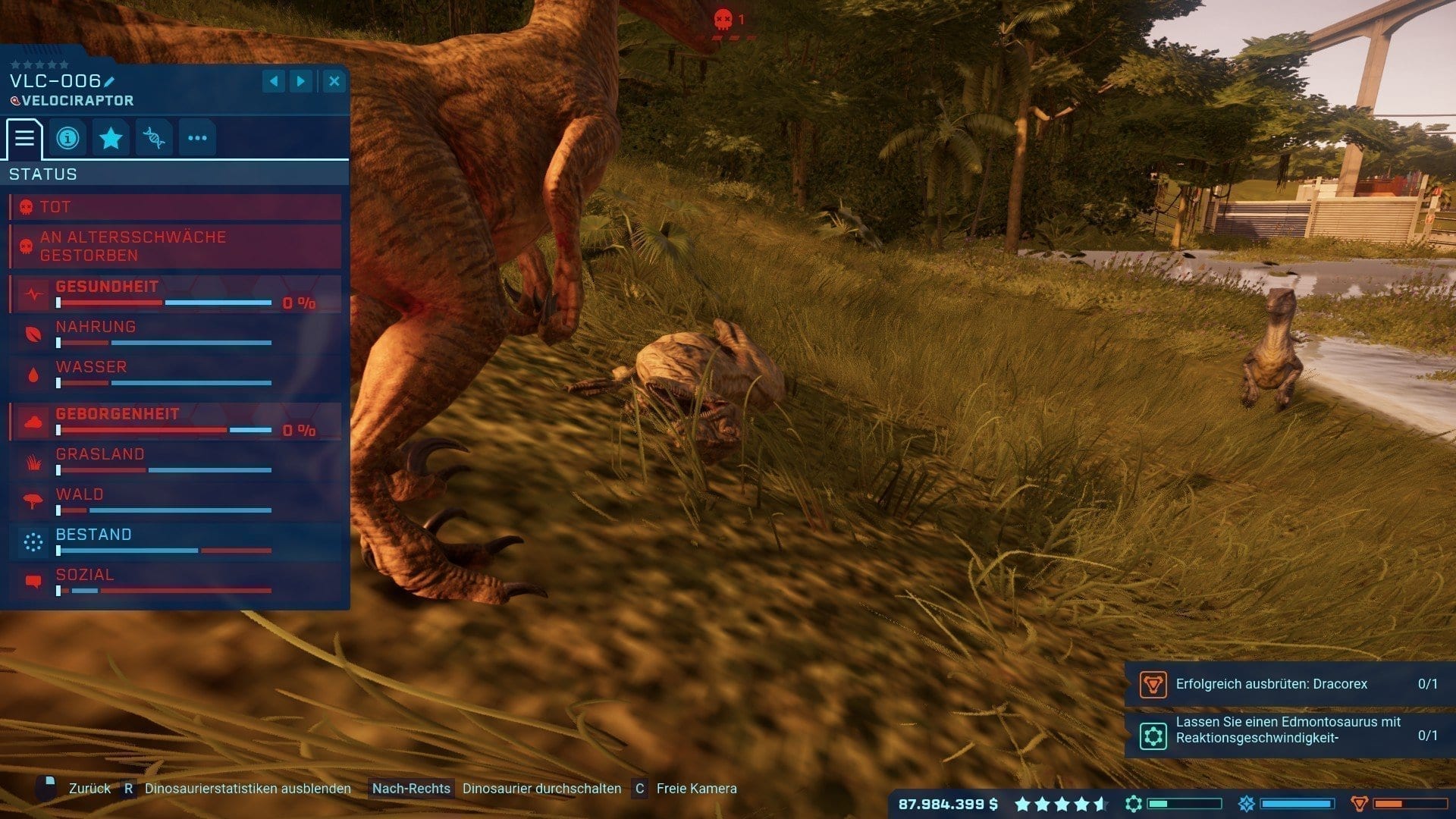
Task: Select the Wald forest row
Action: (174, 501)
